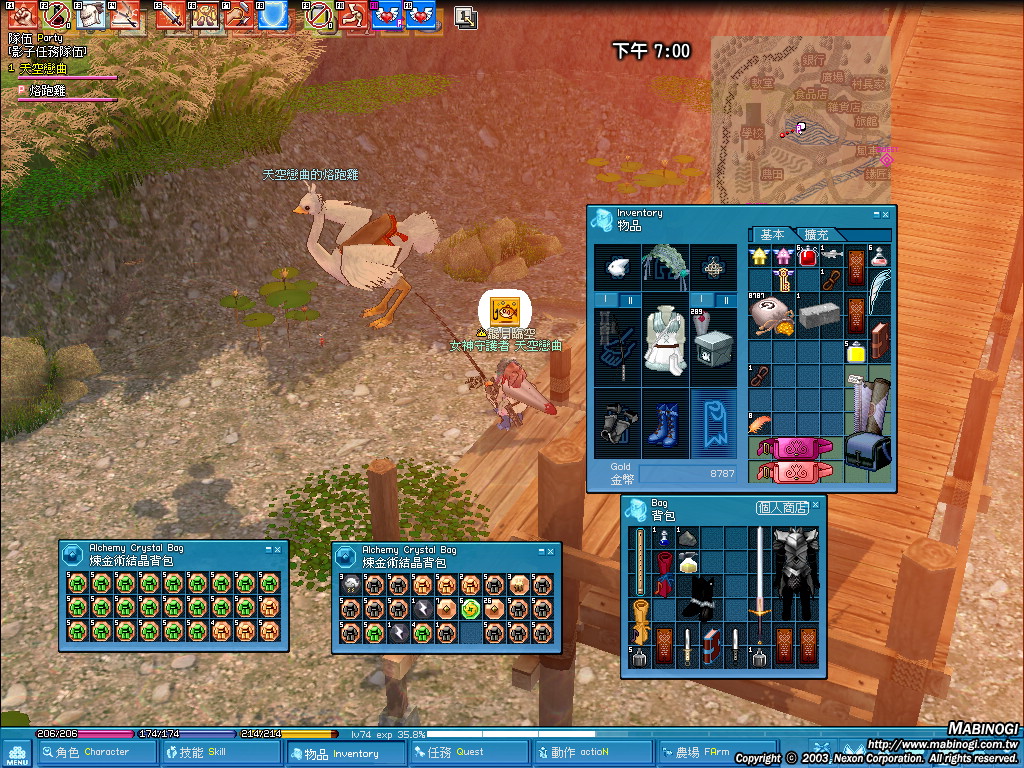This screenshot has width=1024, height=768.
Task: Click the main MENU button
Action: click(x=16, y=754)
